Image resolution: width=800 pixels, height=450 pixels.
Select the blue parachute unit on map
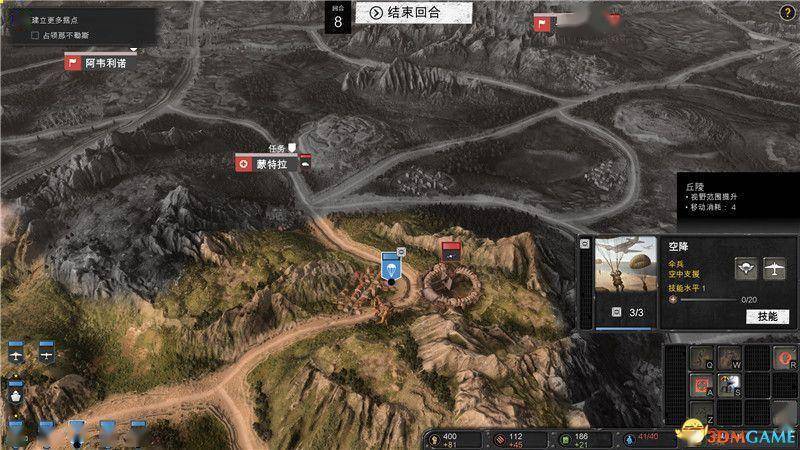click(x=390, y=268)
